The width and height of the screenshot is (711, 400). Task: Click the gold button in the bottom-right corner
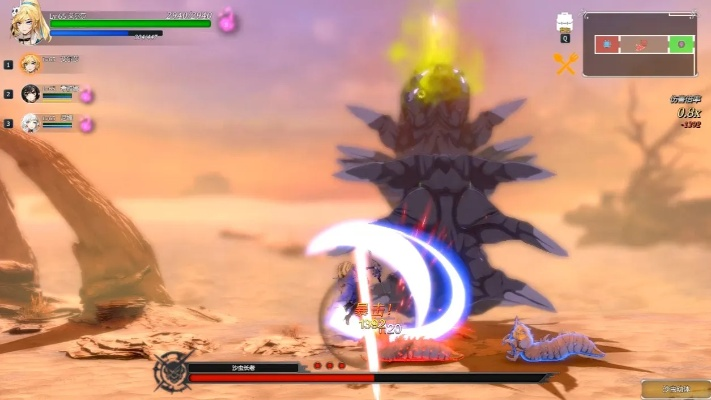(x=675, y=388)
